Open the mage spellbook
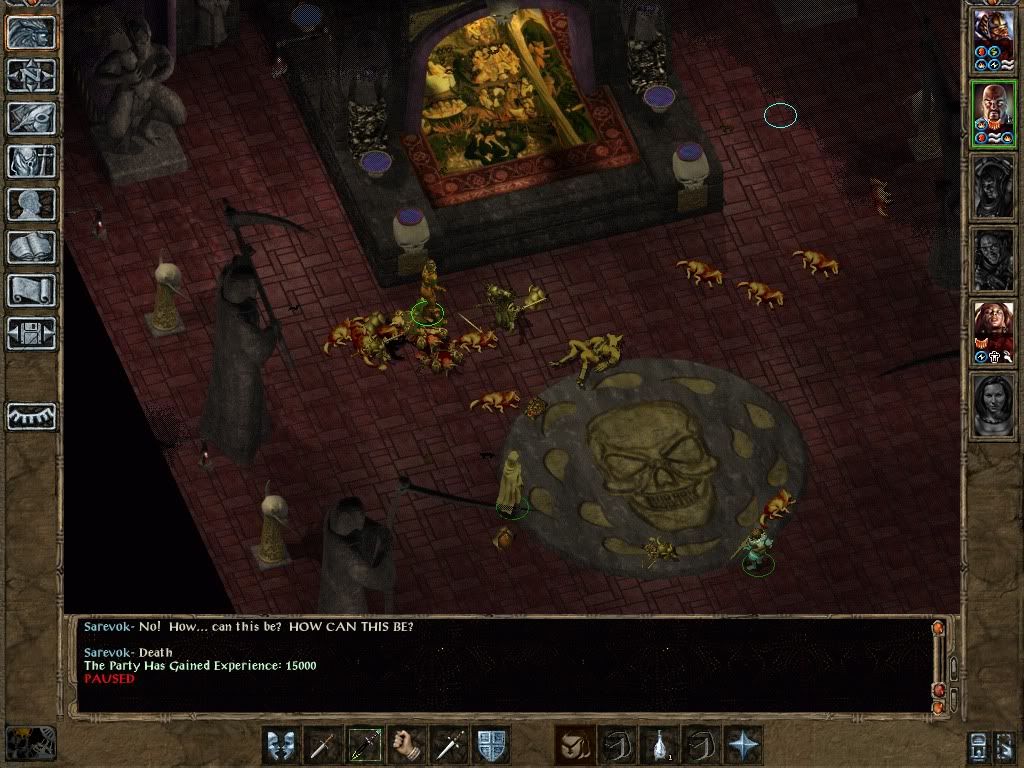1024x768 pixels. coord(31,247)
